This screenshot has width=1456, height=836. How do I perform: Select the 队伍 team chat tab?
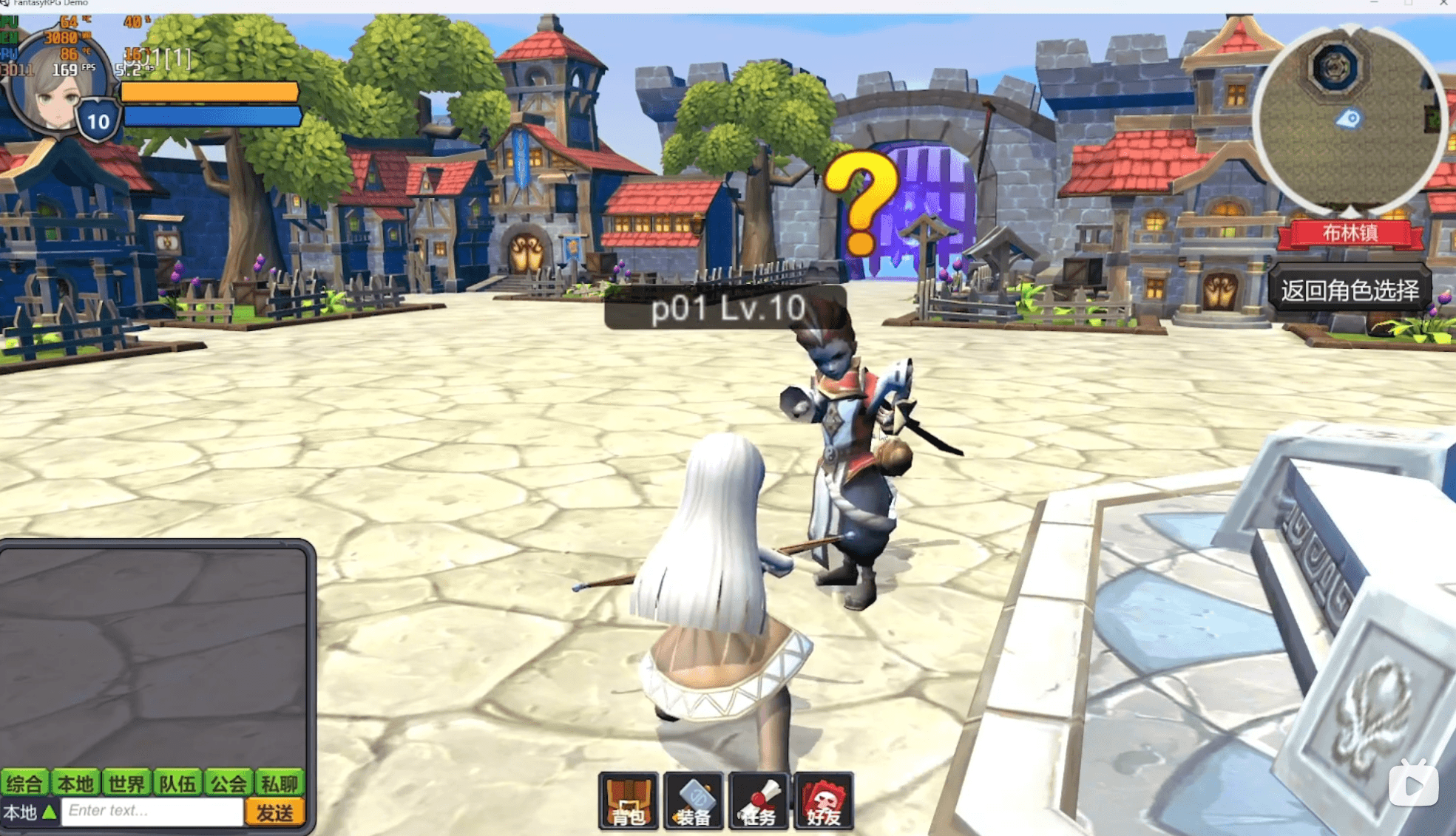coord(177,784)
